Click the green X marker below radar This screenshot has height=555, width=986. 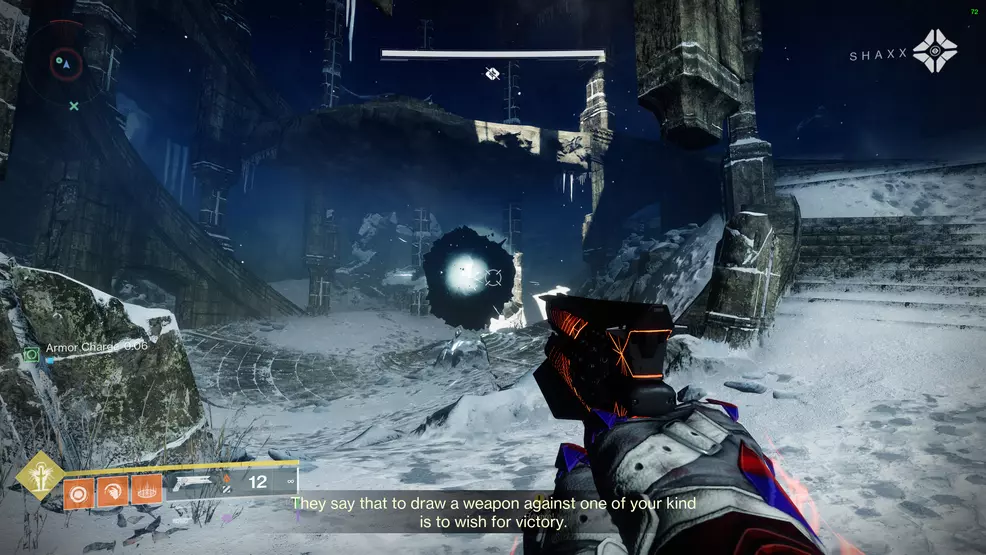(x=74, y=105)
